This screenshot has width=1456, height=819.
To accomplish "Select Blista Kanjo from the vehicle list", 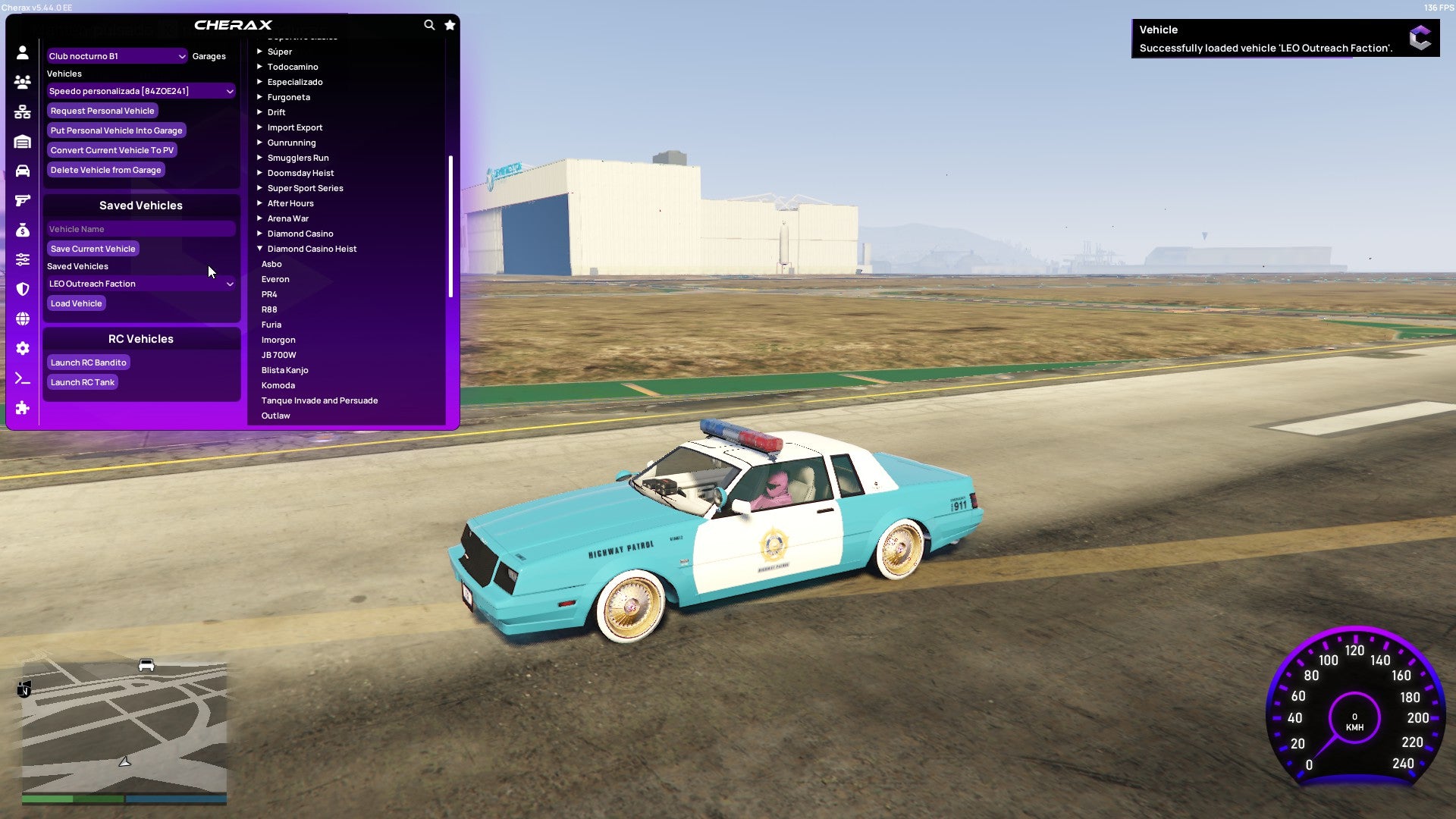I will click(x=284, y=370).
